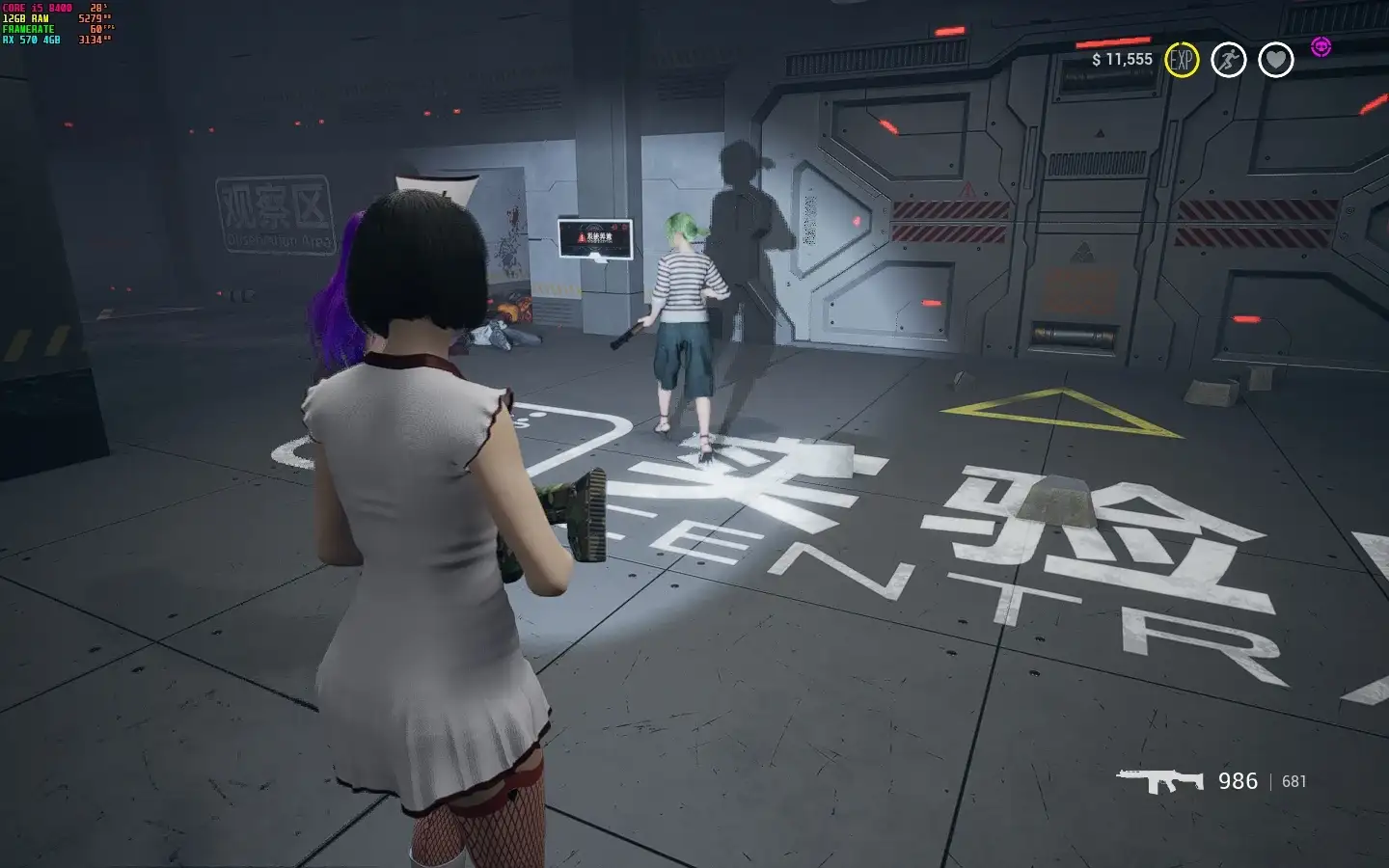Screen dimensions: 1389x868
Task: Select the running man stamina icon
Action: click(1228, 60)
